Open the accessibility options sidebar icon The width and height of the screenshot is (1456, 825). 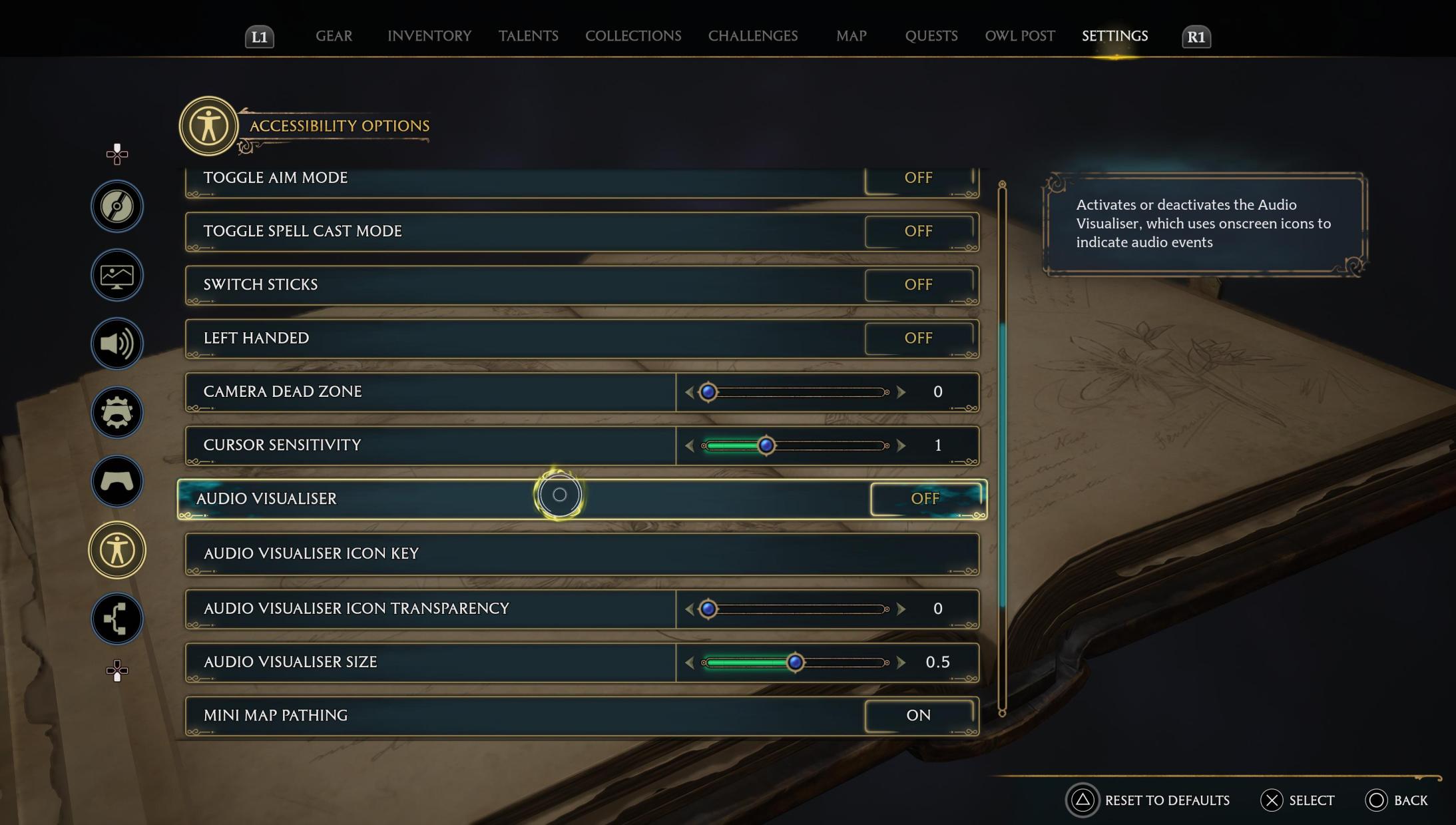coord(117,550)
